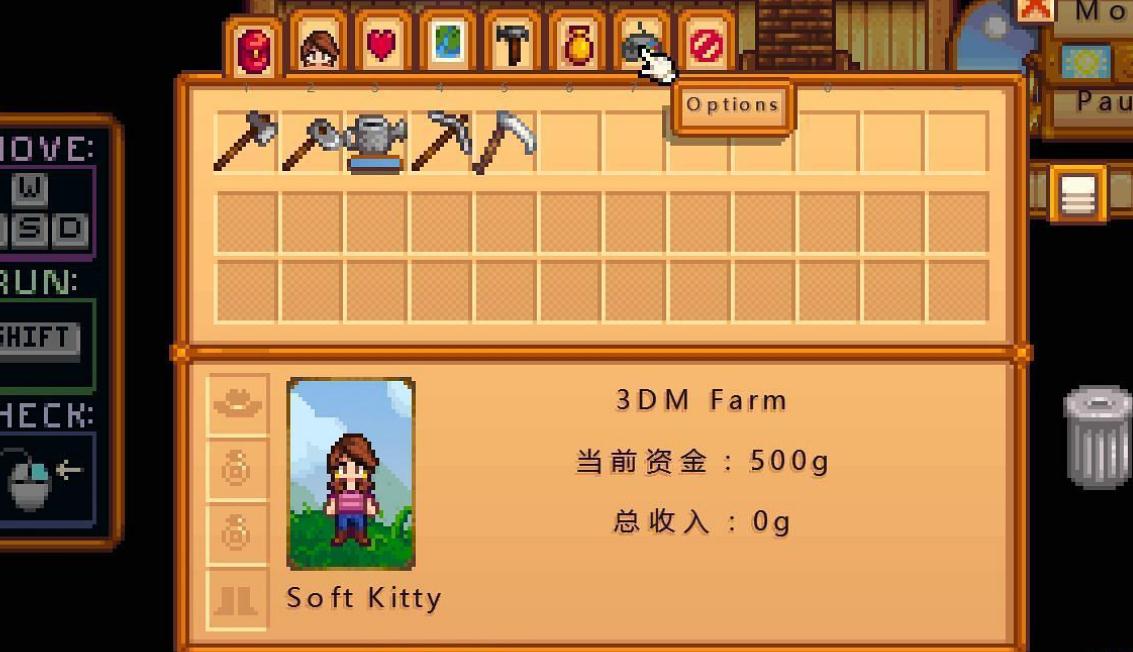Open the Options tab
This screenshot has height=652, width=1133.
(x=640, y=45)
